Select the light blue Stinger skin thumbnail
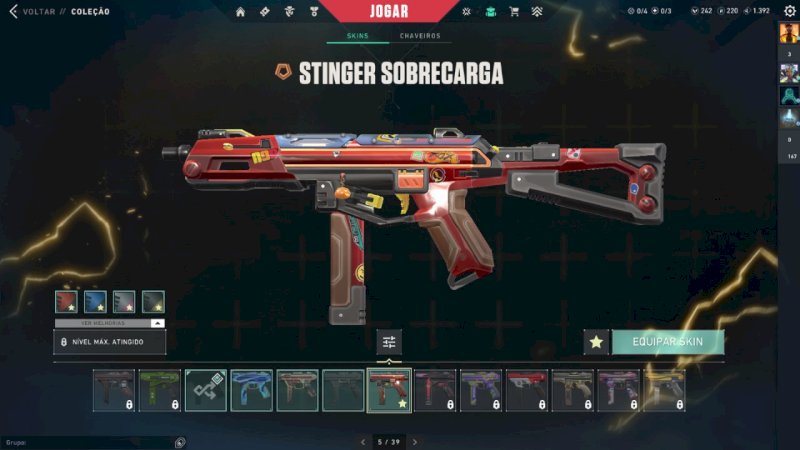The height and width of the screenshot is (450, 800). [x=251, y=390]
